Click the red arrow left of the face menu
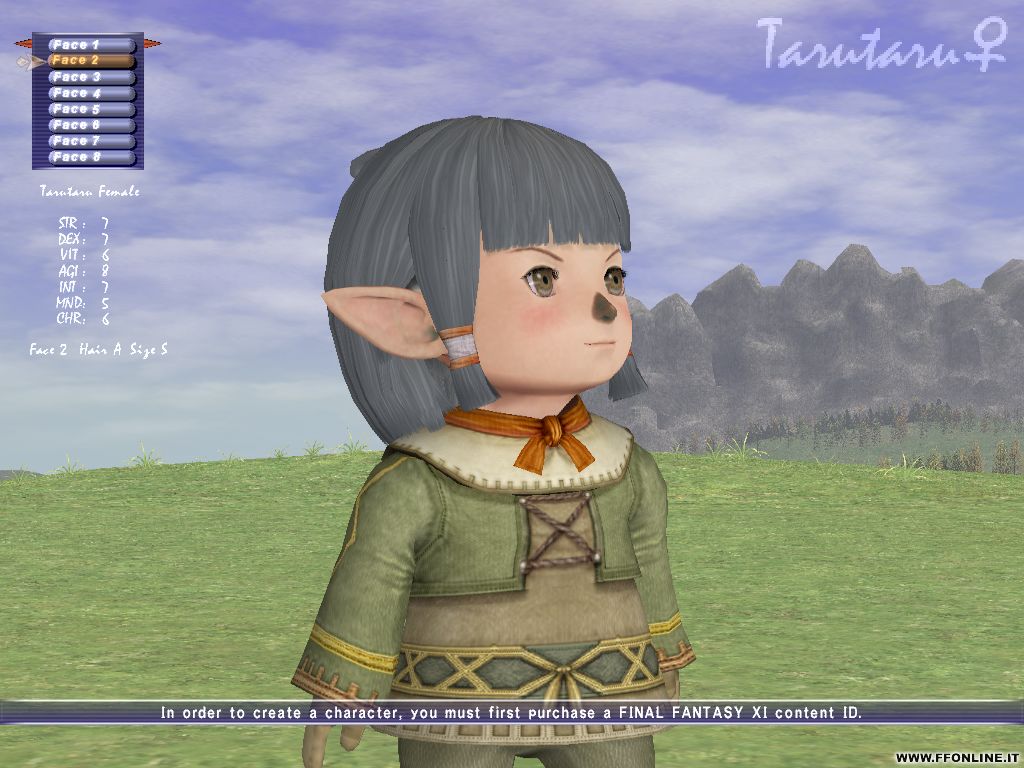1024x768 pixels. [23, 44]
